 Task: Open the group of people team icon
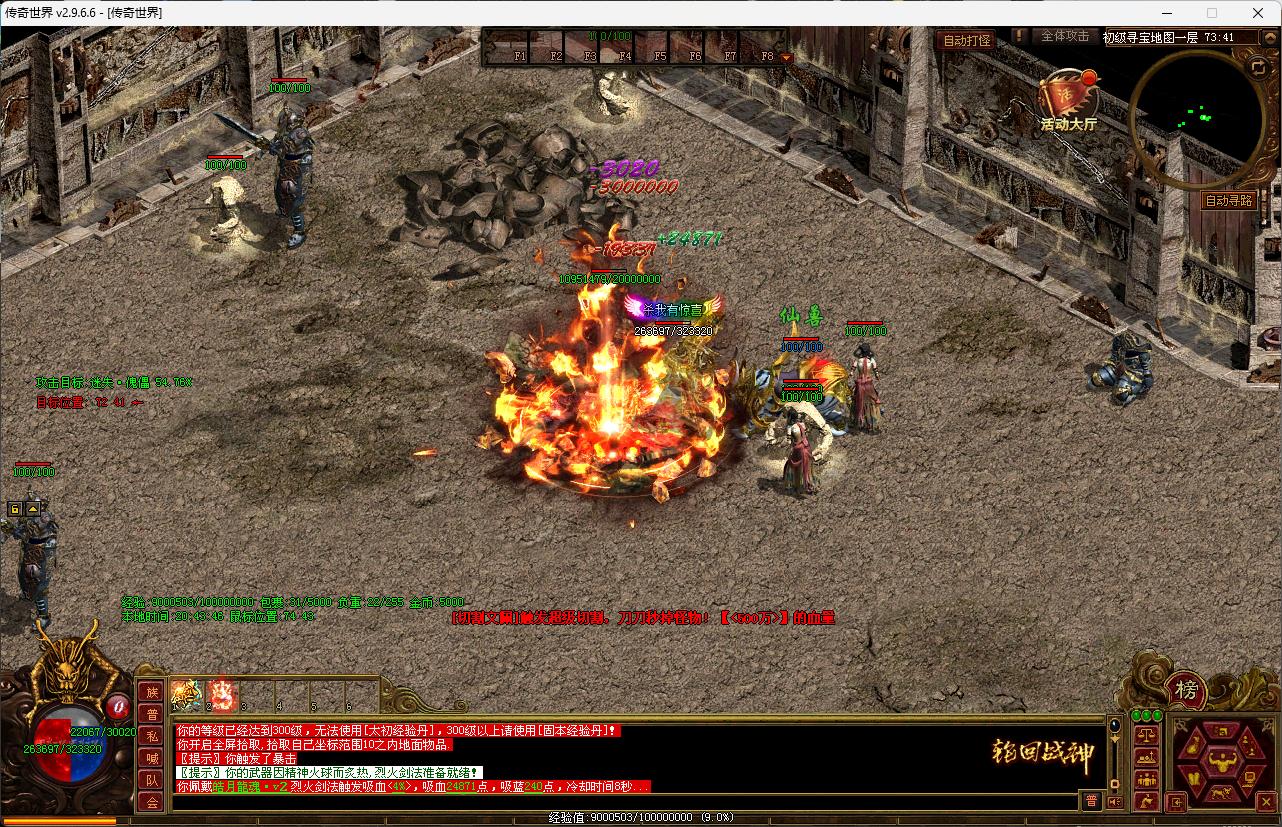coord(1146,780)
